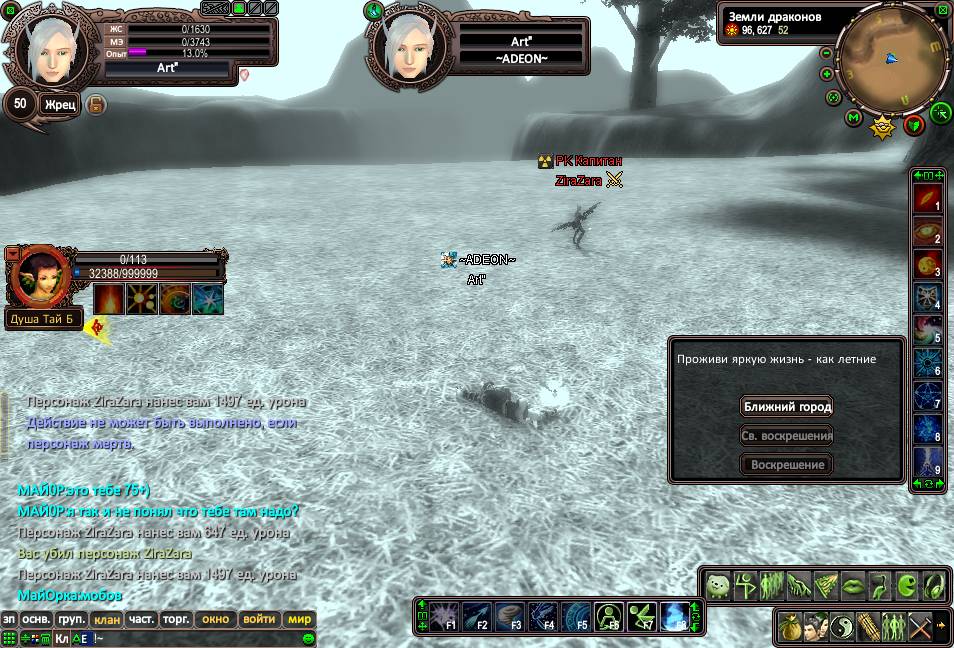Switch chat to the клан tab
This screenshot has width=954, height=648.
(x=107, y=620)
